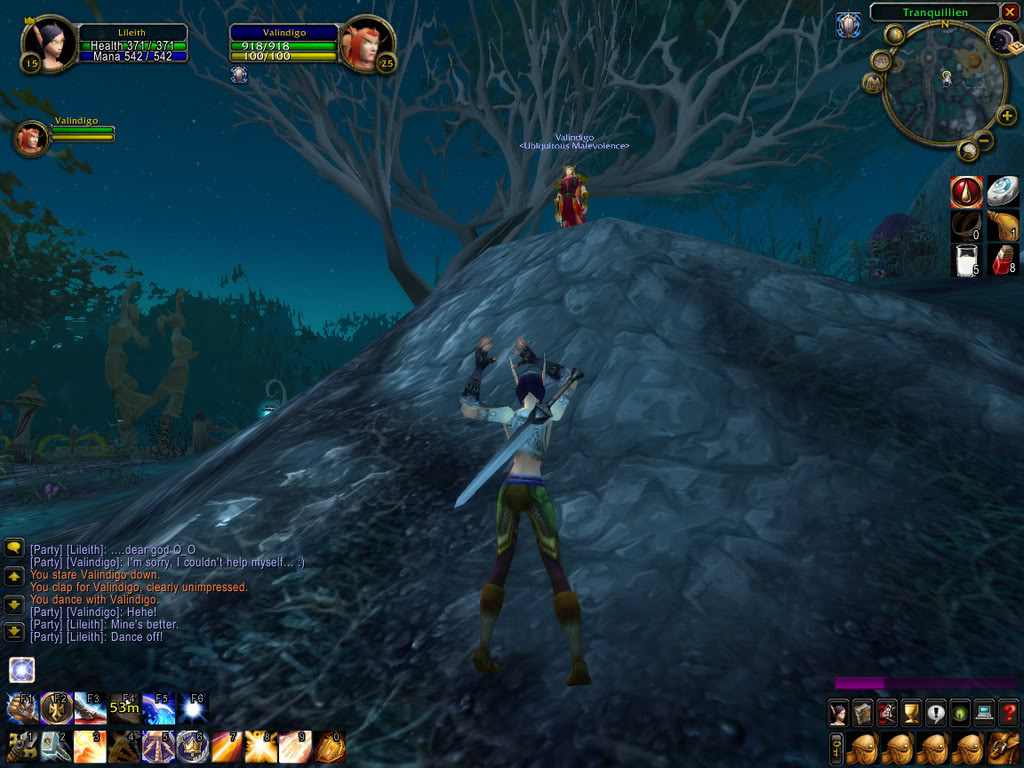
Task: Use the hearthstone item
Action: (x=1003, y=191)
